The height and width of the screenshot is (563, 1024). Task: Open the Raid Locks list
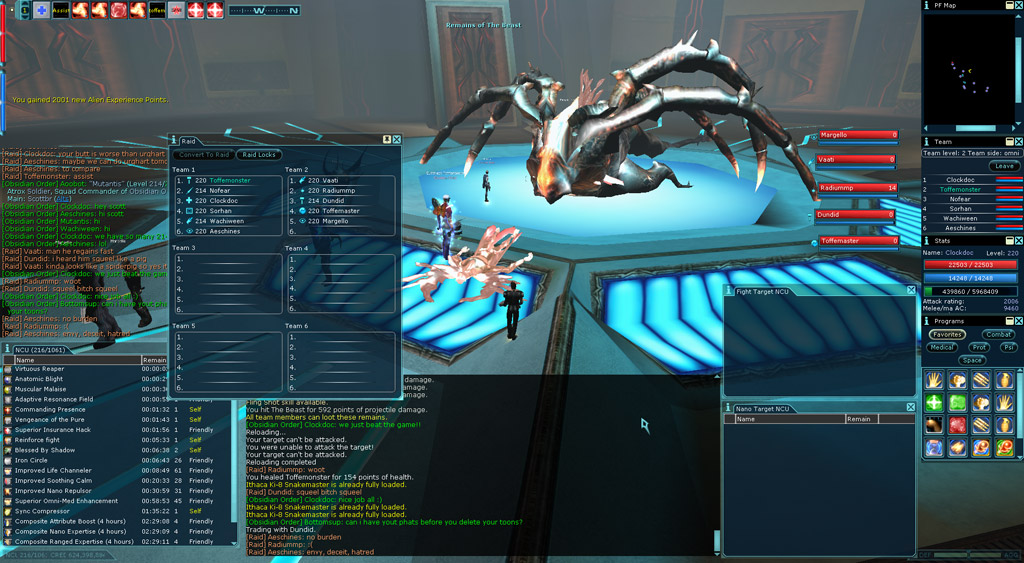[x=260, y=155]
